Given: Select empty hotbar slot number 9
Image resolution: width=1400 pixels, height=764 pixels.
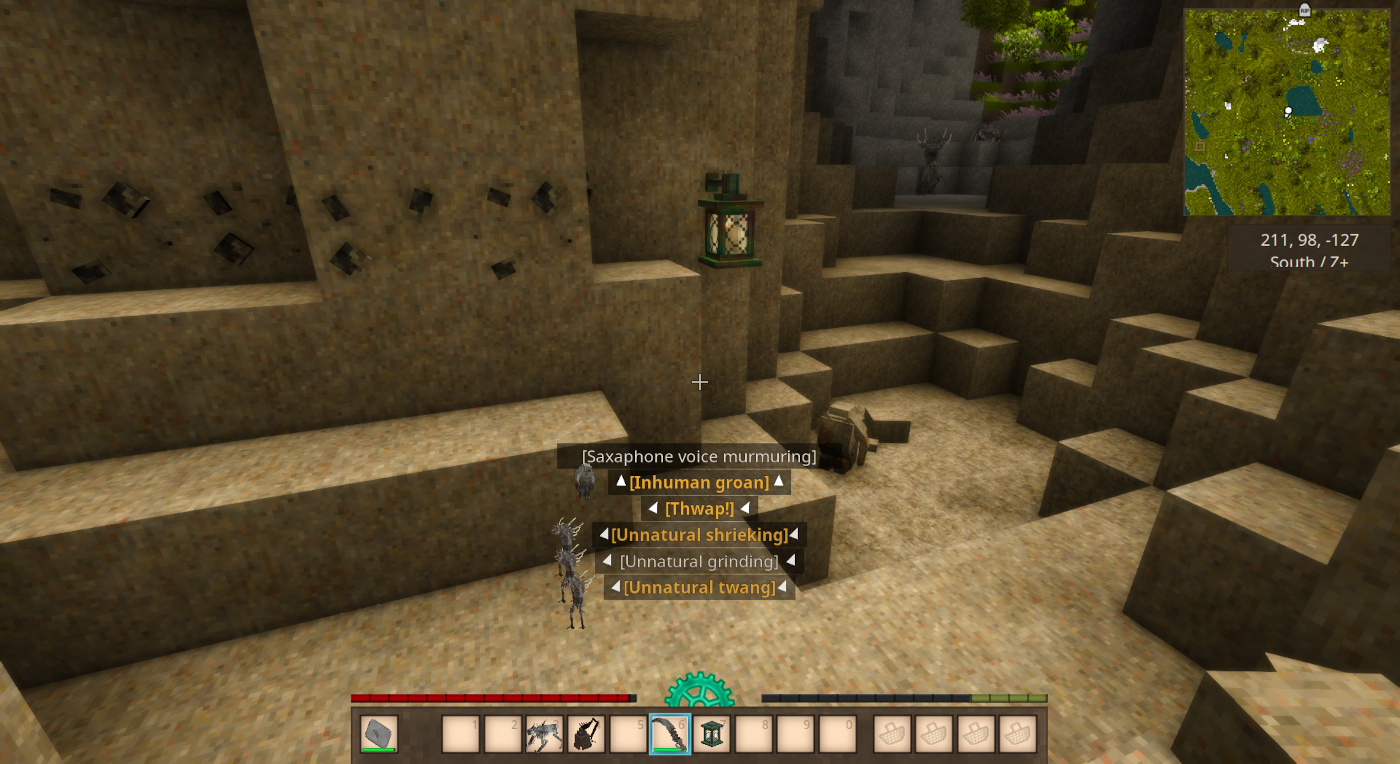Looking at the screenshot, I should pos(796,734).
